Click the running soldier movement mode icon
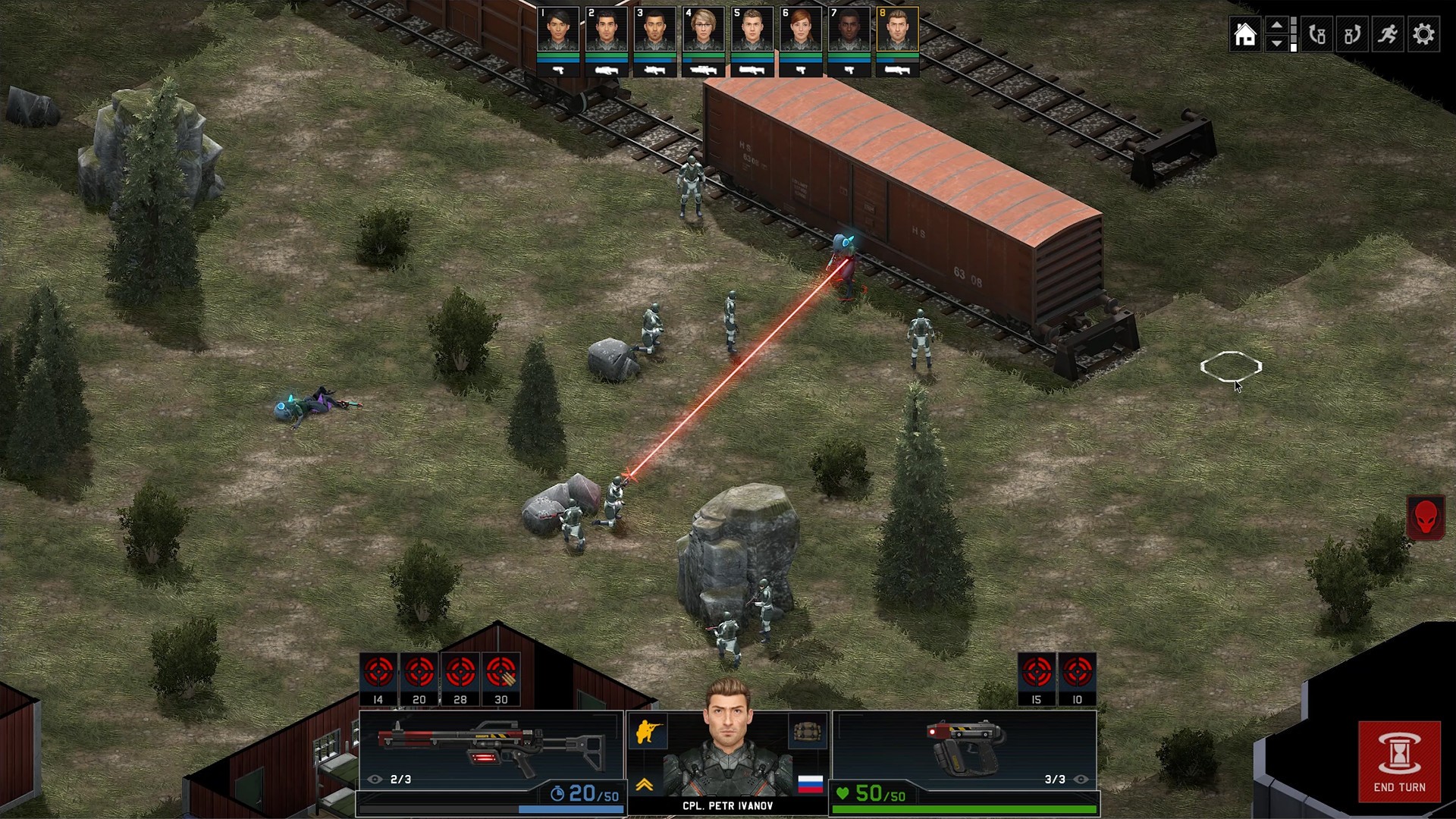The image size is (1456, 819). coord(1389,34)
